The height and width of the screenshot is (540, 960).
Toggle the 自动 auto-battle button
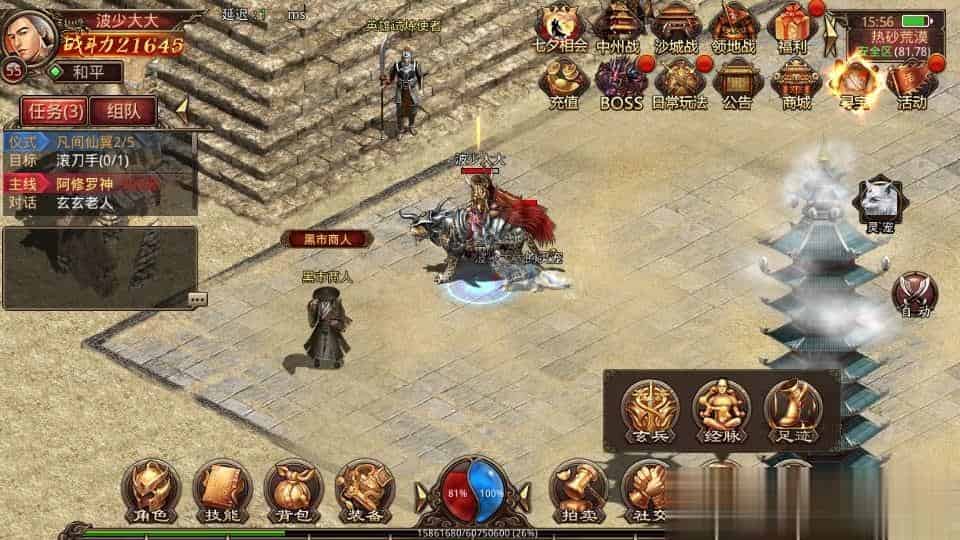tap(915, 295)
